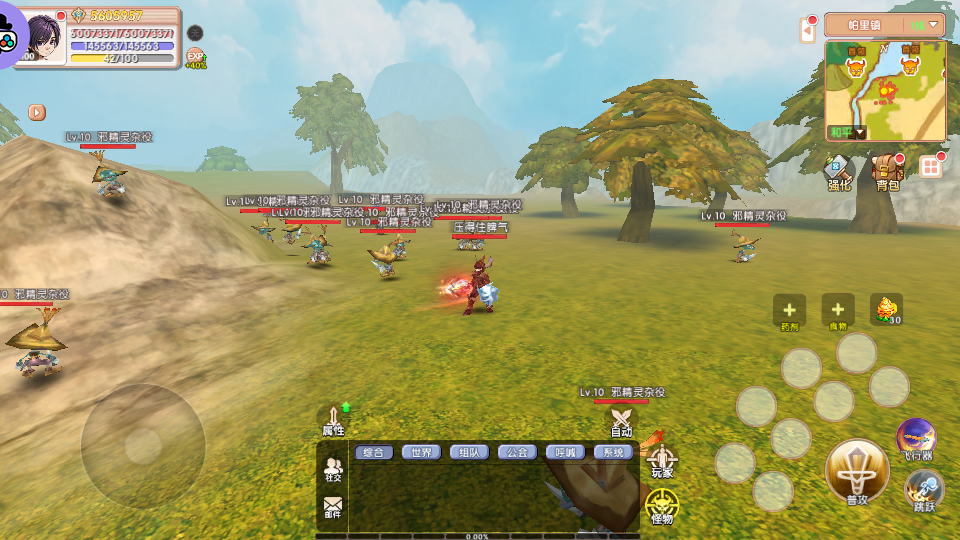
Task: Open the 强化 enhancement menu
Action: (x=838, y=171)
